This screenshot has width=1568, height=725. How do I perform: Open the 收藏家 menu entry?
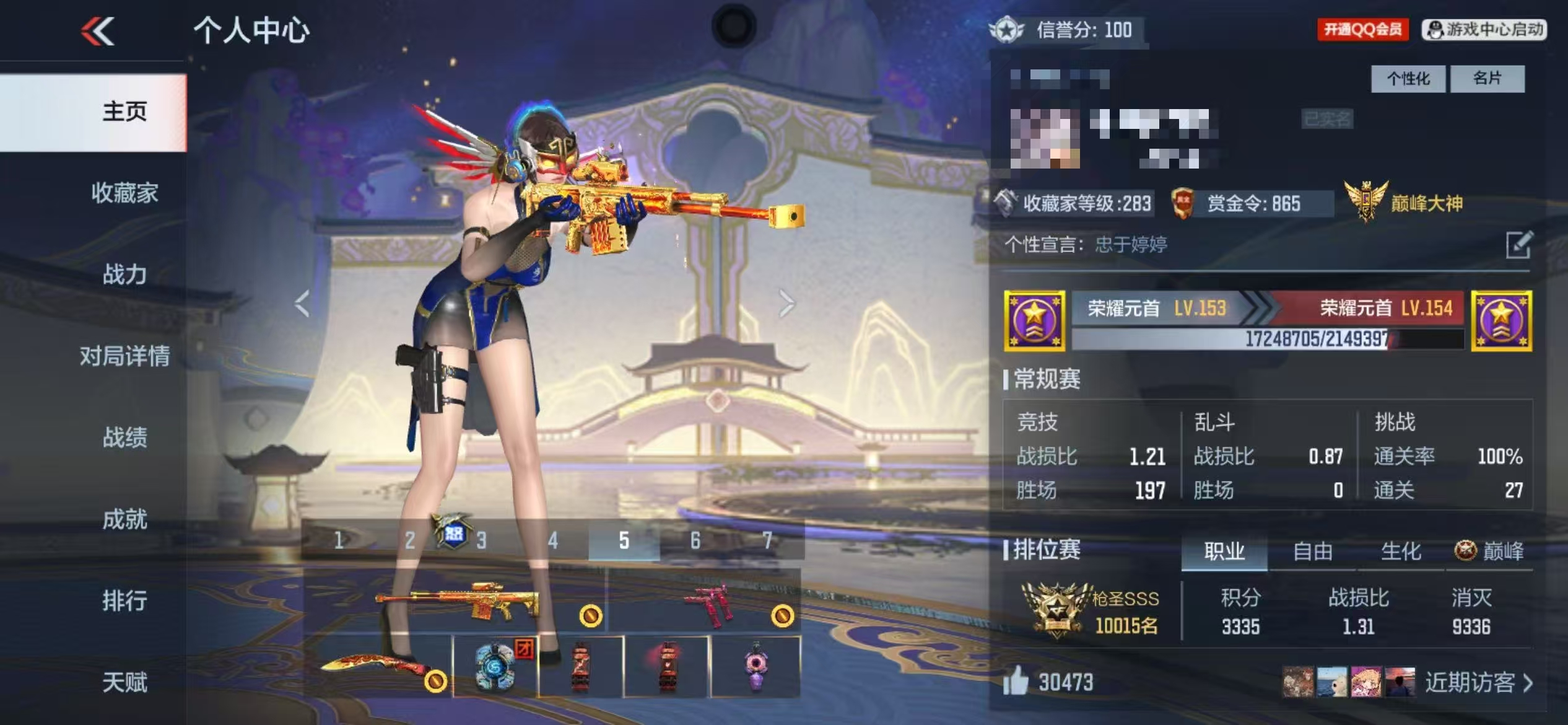[x=124, y=193]
